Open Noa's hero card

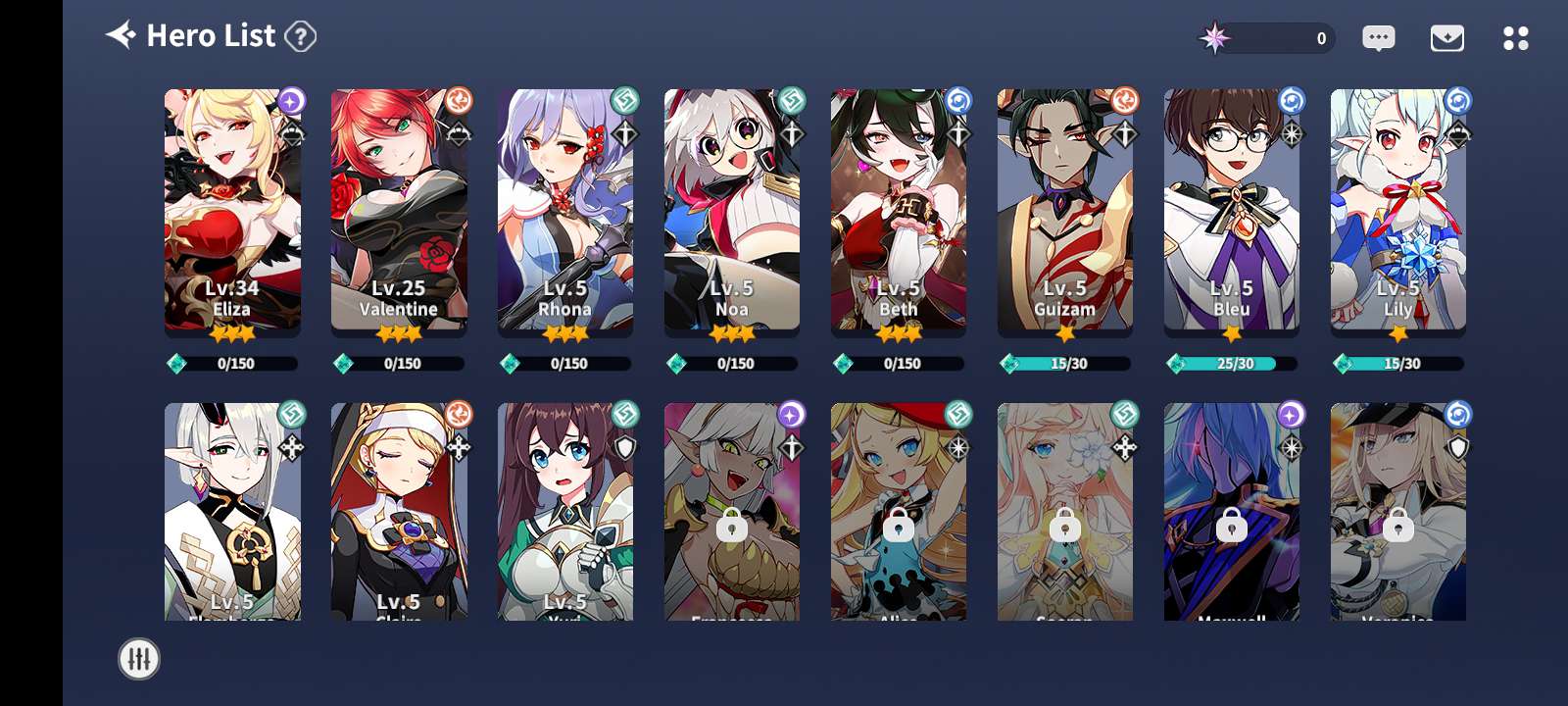[x=732, y=211]
